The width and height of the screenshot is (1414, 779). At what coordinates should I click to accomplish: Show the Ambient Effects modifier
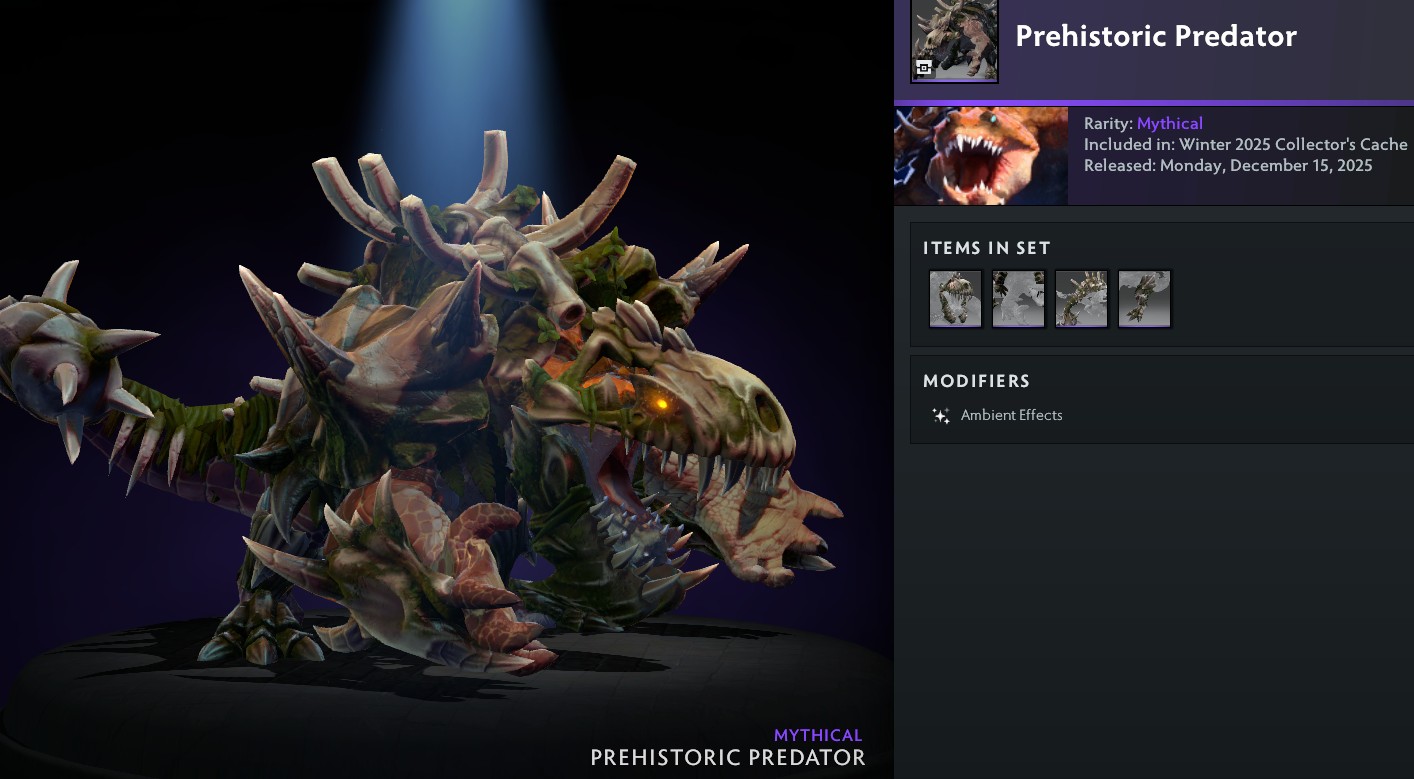1011,415
